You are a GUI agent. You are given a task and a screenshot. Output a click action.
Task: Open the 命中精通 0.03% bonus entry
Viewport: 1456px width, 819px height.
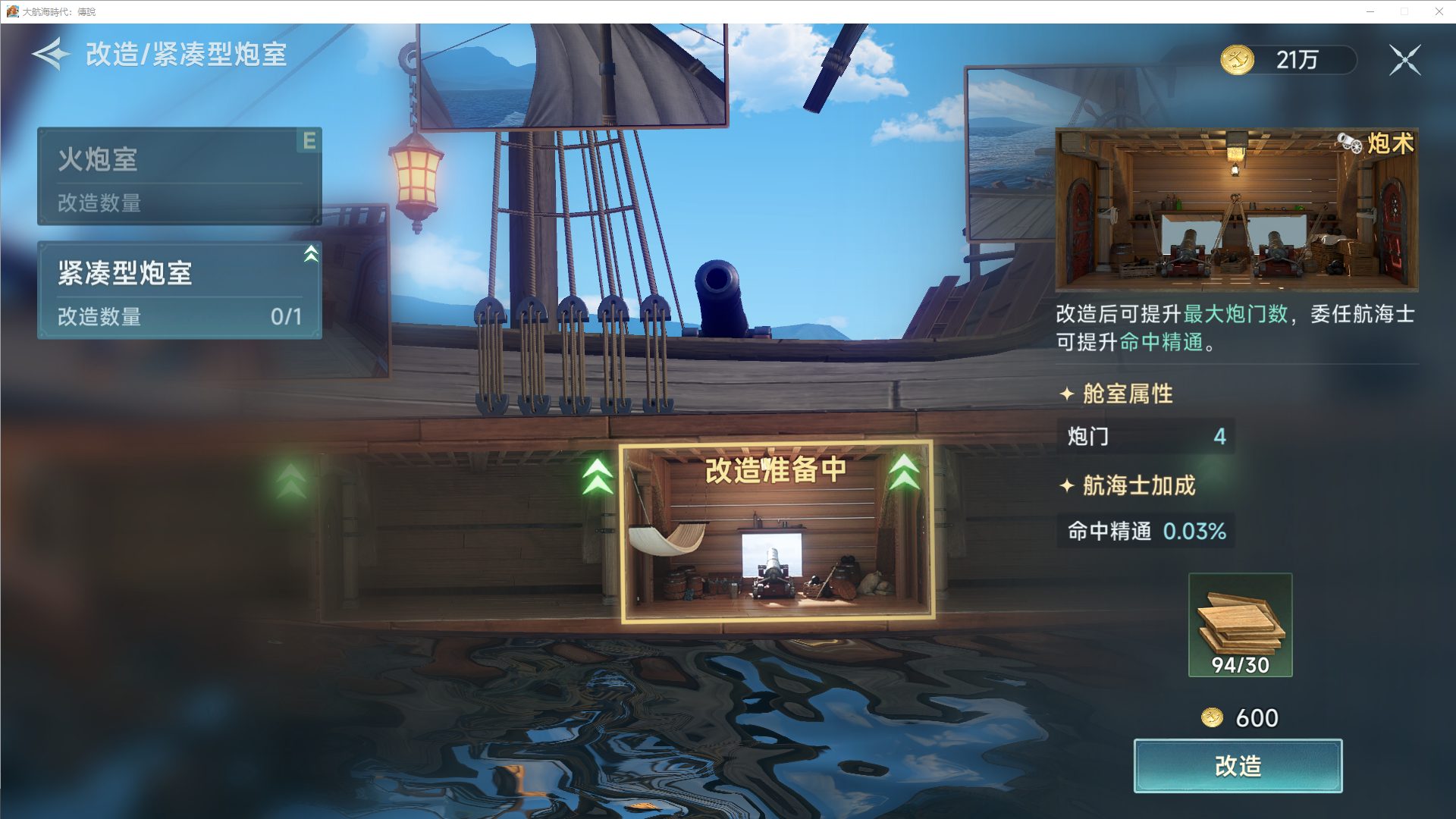[1145, 532]
